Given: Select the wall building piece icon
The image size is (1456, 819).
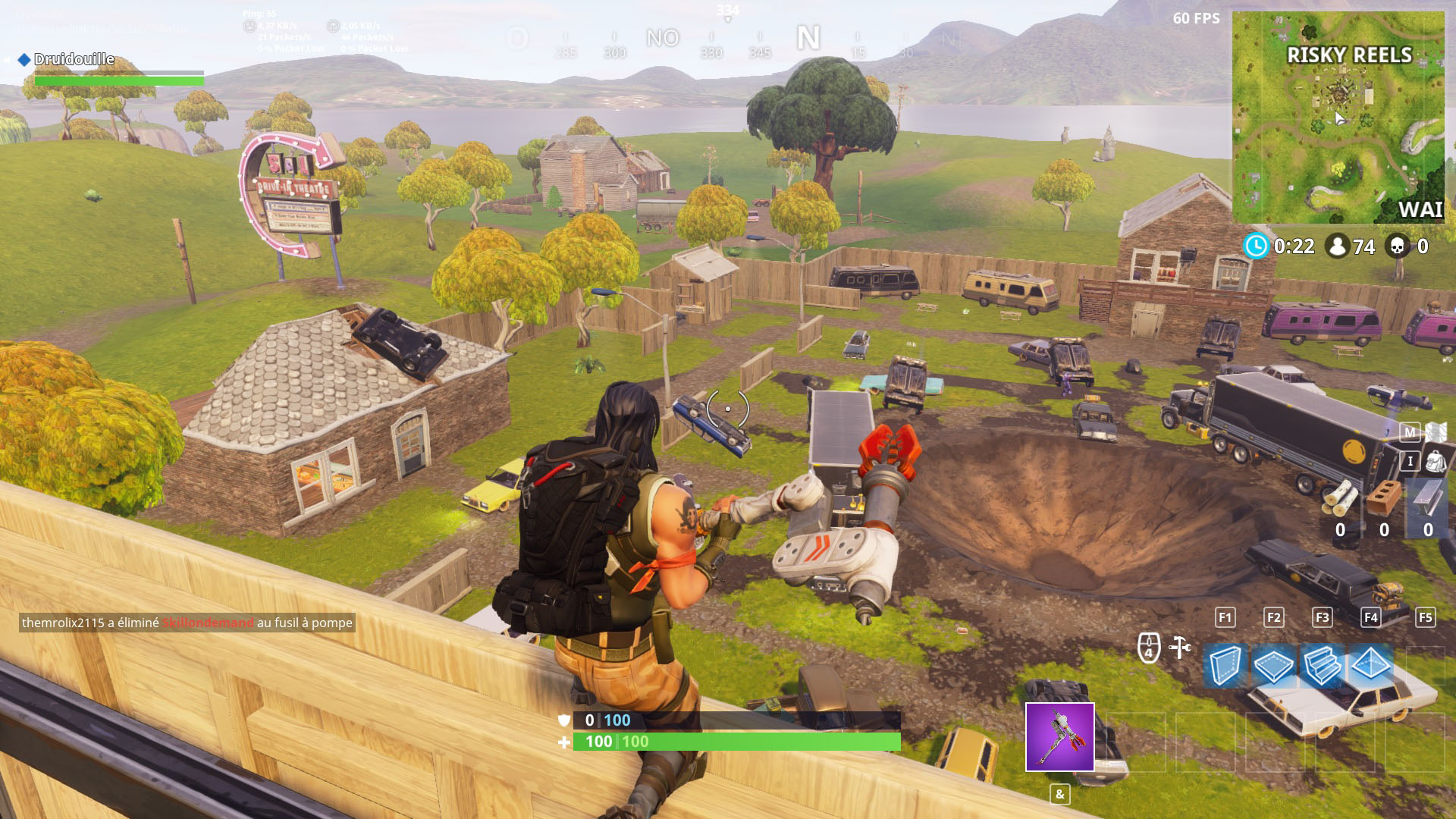Looking at the screenshot, I should pos(1225,662).
